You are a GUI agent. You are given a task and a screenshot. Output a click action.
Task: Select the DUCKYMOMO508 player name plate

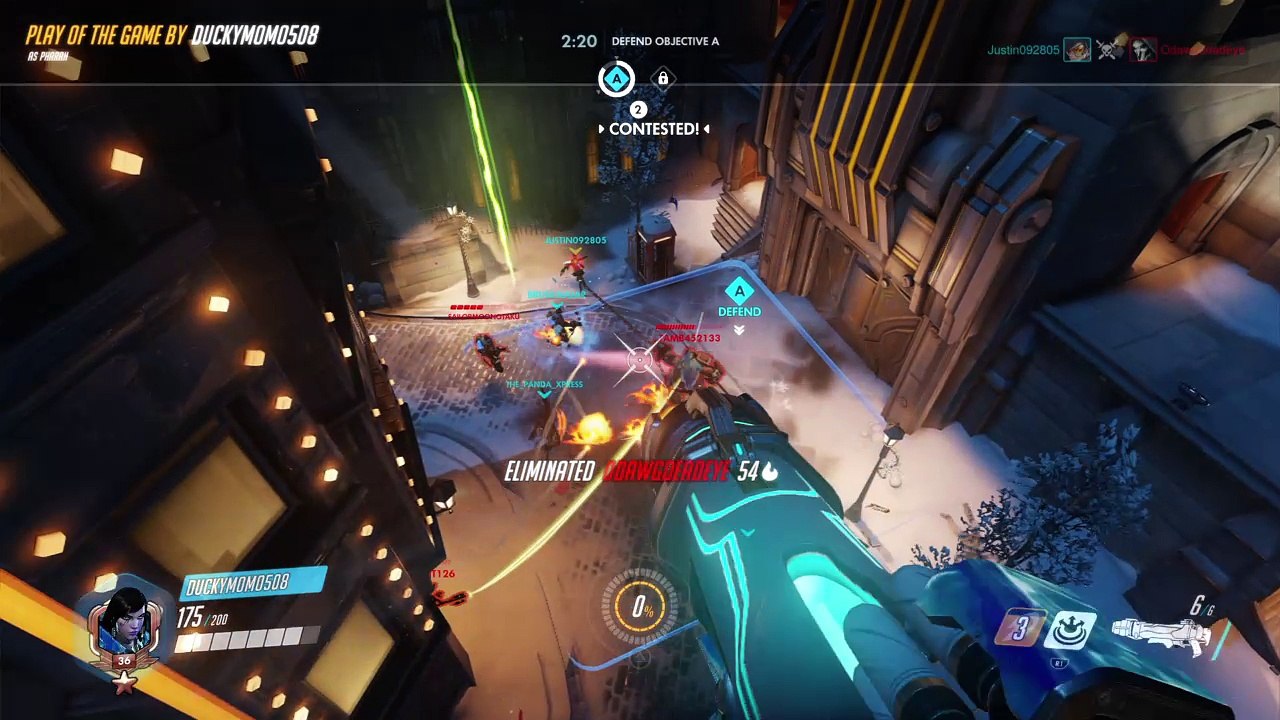[252, 583]
